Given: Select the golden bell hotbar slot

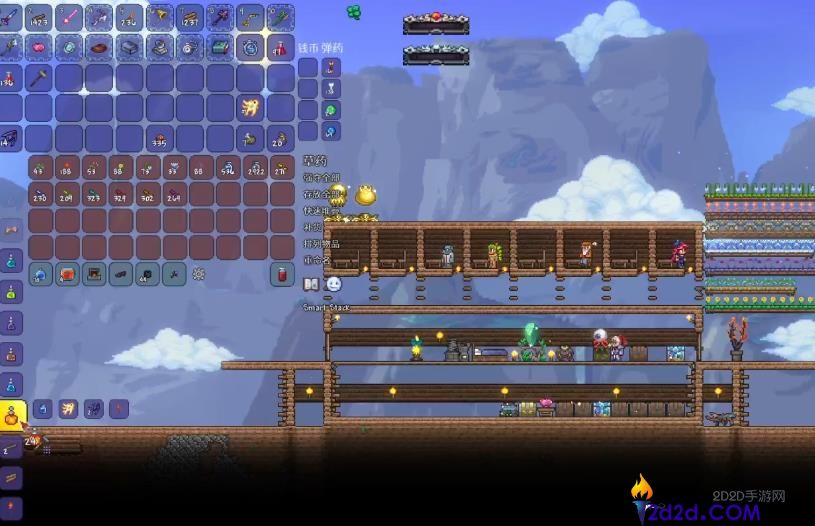Looking at the screenshot, I should point(160,16).
